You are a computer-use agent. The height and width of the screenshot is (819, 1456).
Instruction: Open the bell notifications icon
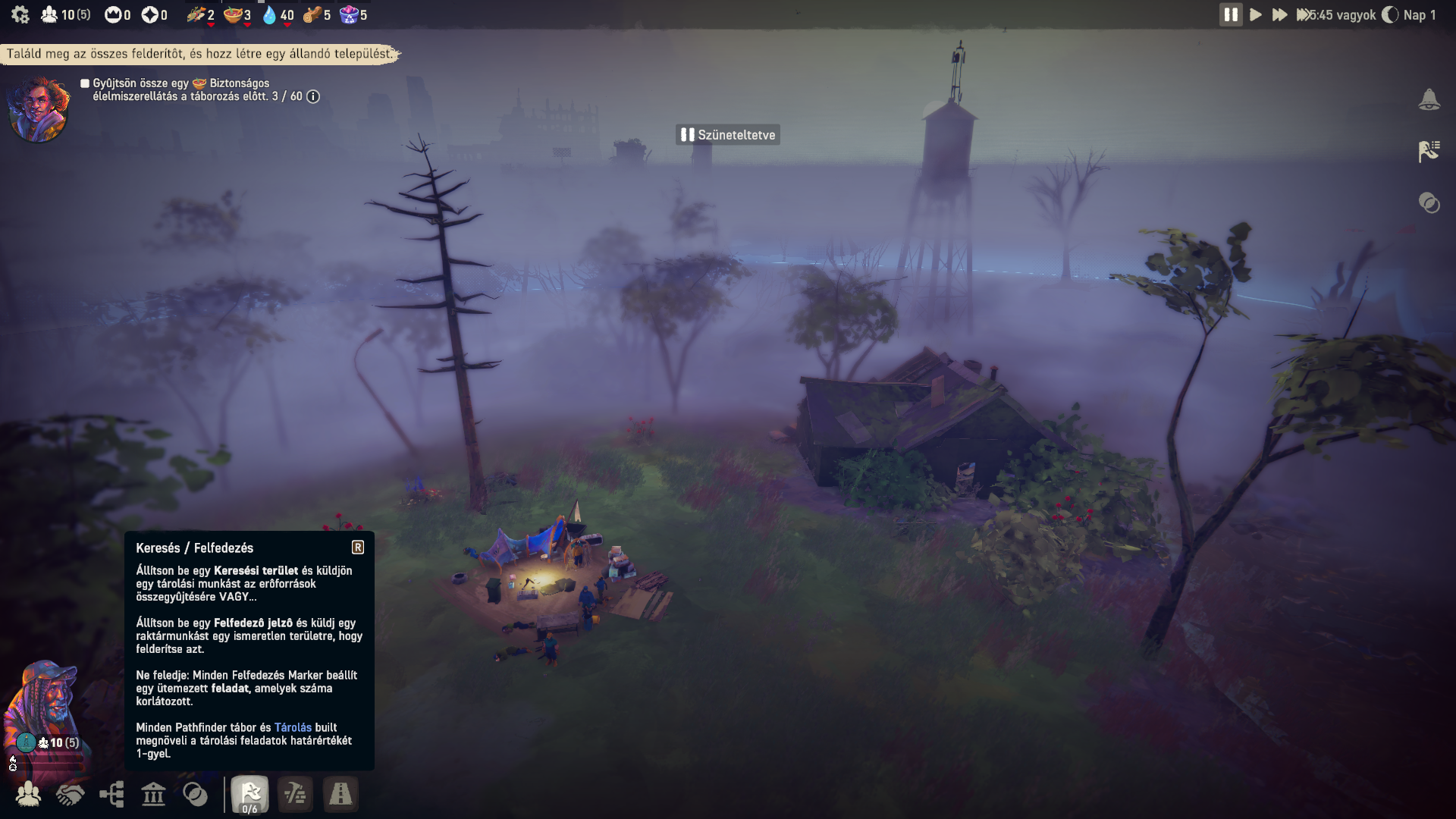tap(1429, 100)
